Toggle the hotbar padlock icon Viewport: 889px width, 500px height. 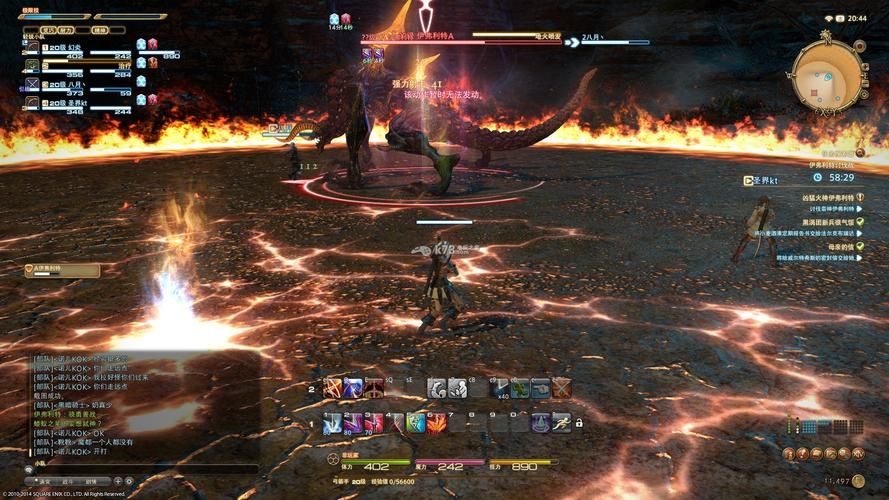[x=579, y=423]
